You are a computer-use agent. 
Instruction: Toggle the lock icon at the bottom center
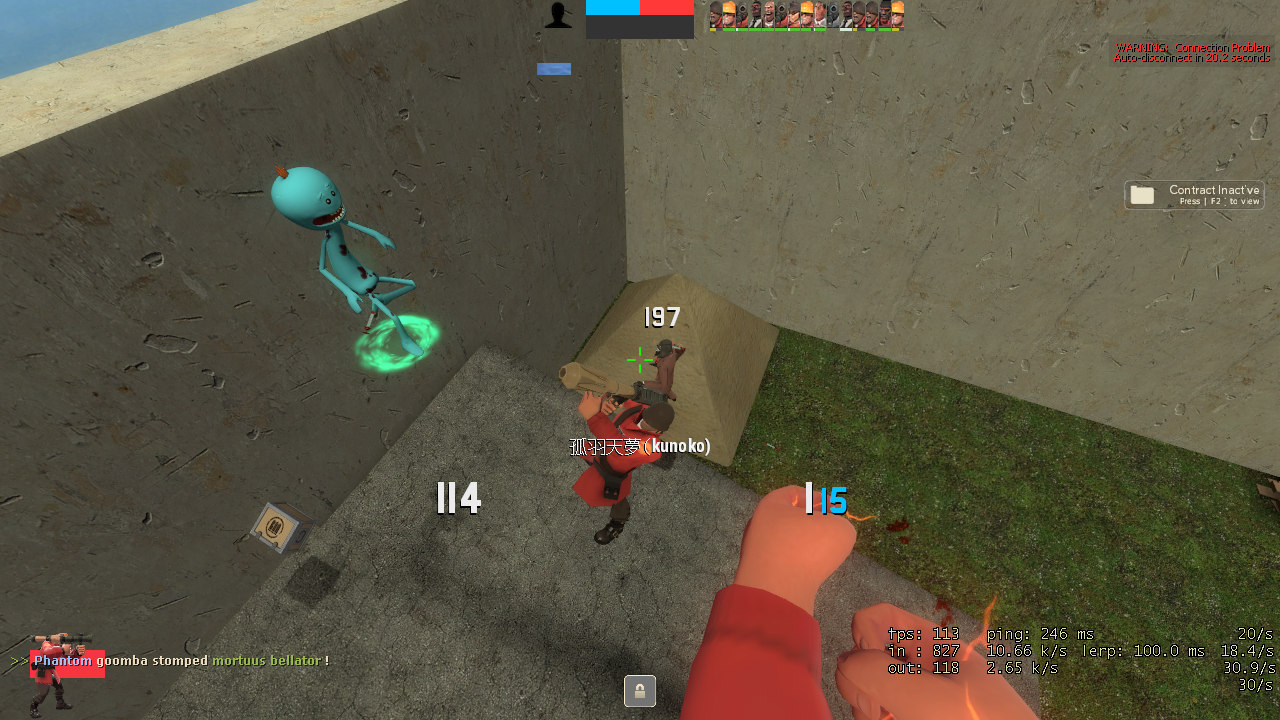coord(639,690)
